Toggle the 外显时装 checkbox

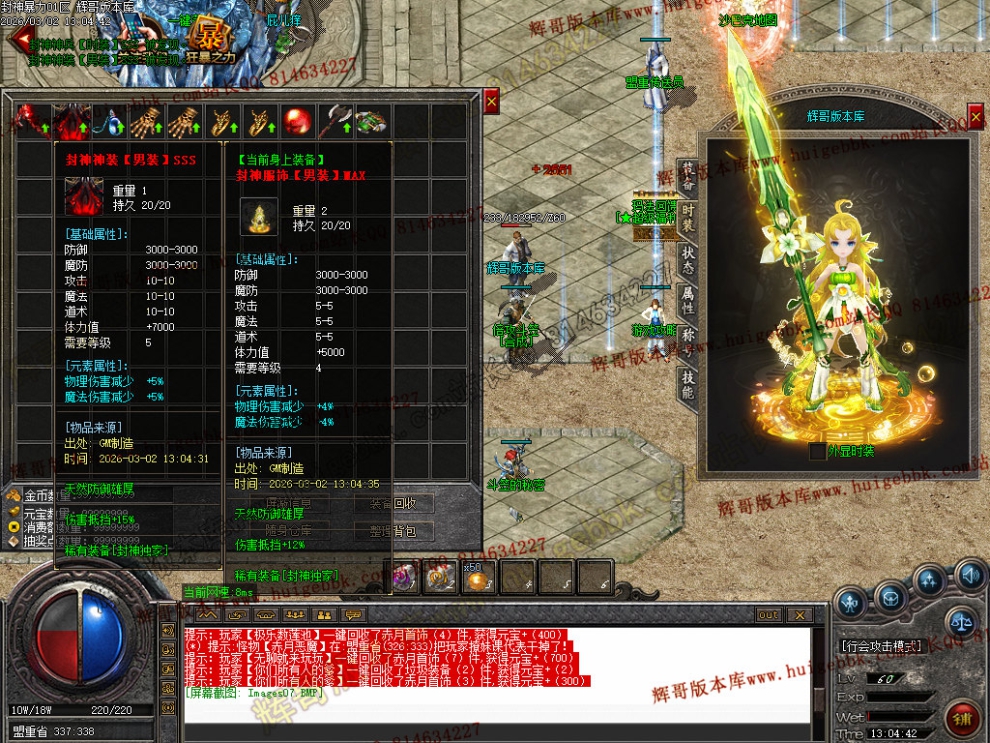[817, 452]
